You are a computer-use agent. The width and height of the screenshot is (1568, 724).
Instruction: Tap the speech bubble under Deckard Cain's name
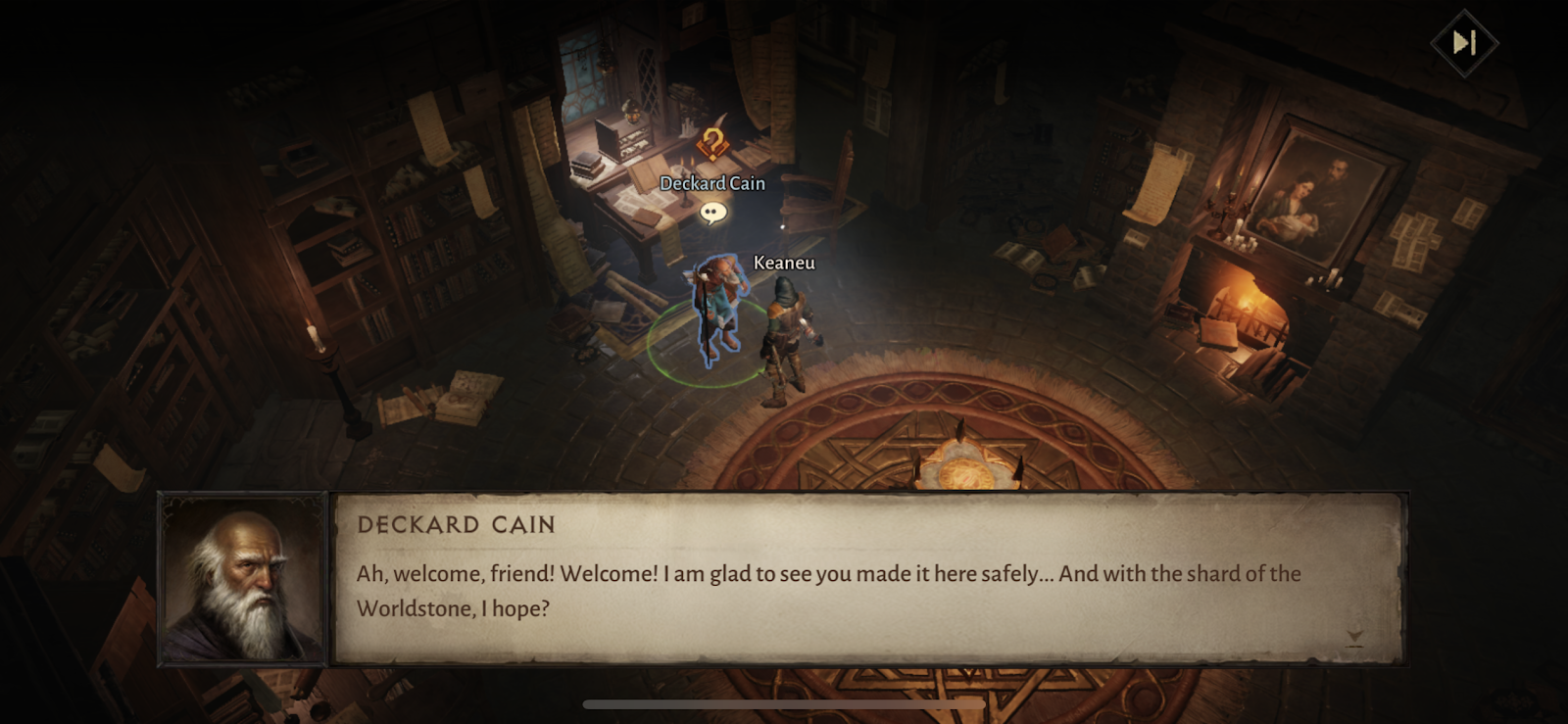712,212
